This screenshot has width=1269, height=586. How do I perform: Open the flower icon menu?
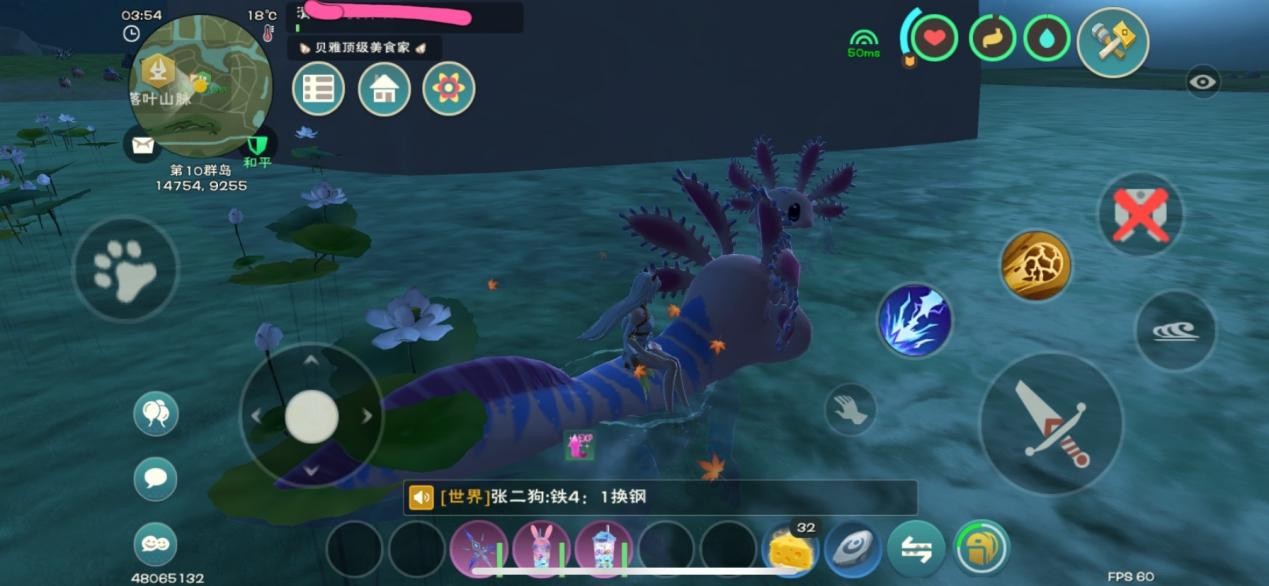tap(449, 89)
